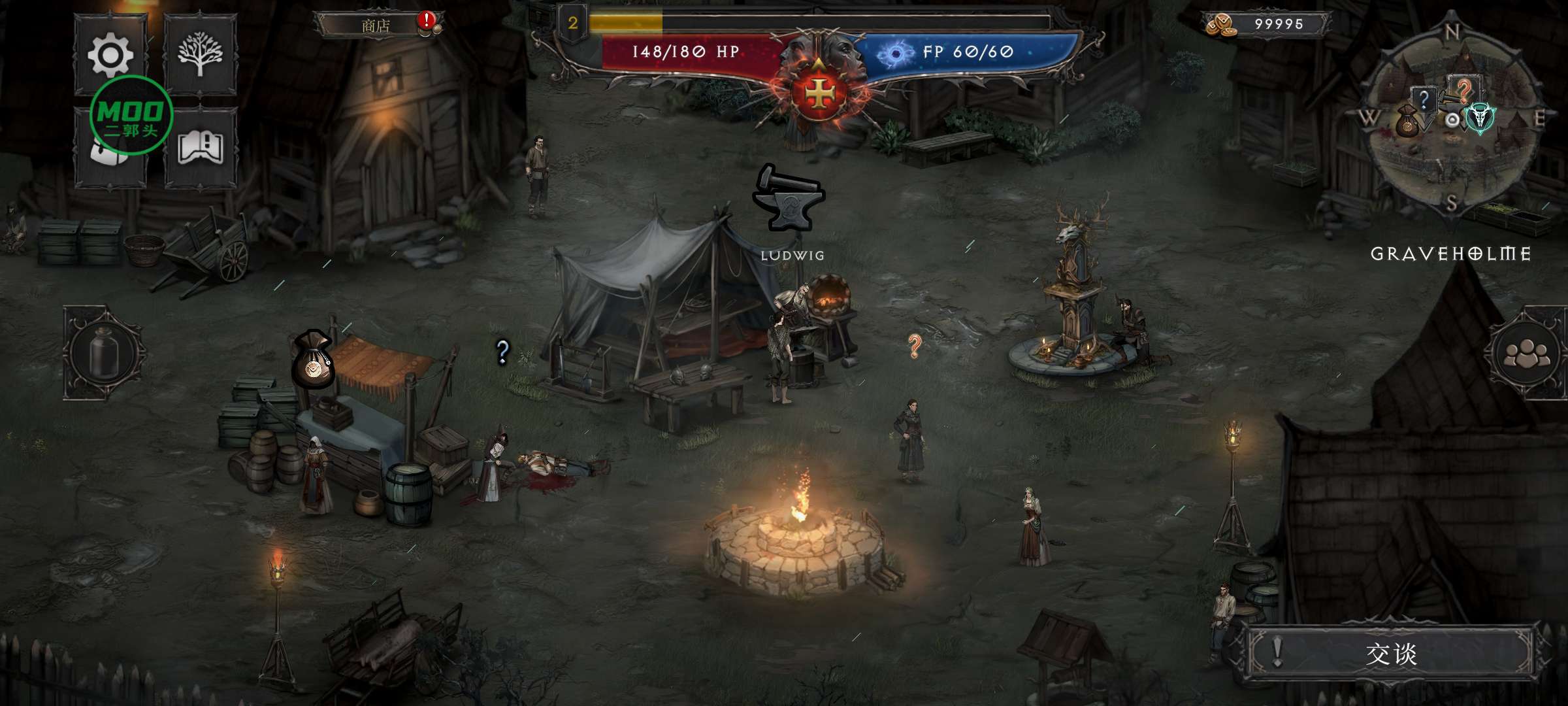Open the 商店 shop button

coord(376,25)
